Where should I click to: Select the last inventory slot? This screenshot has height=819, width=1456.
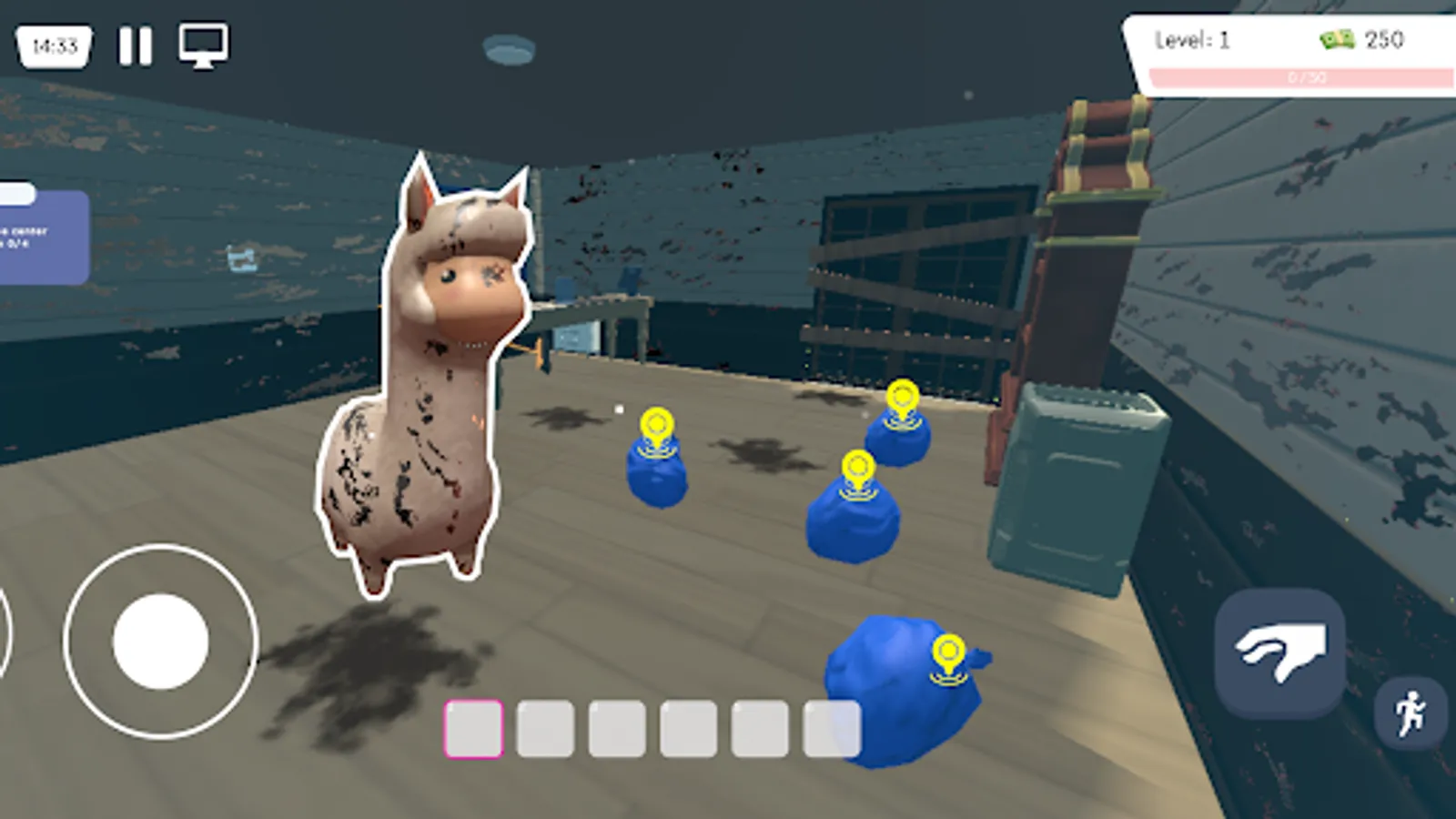(833, 729)
